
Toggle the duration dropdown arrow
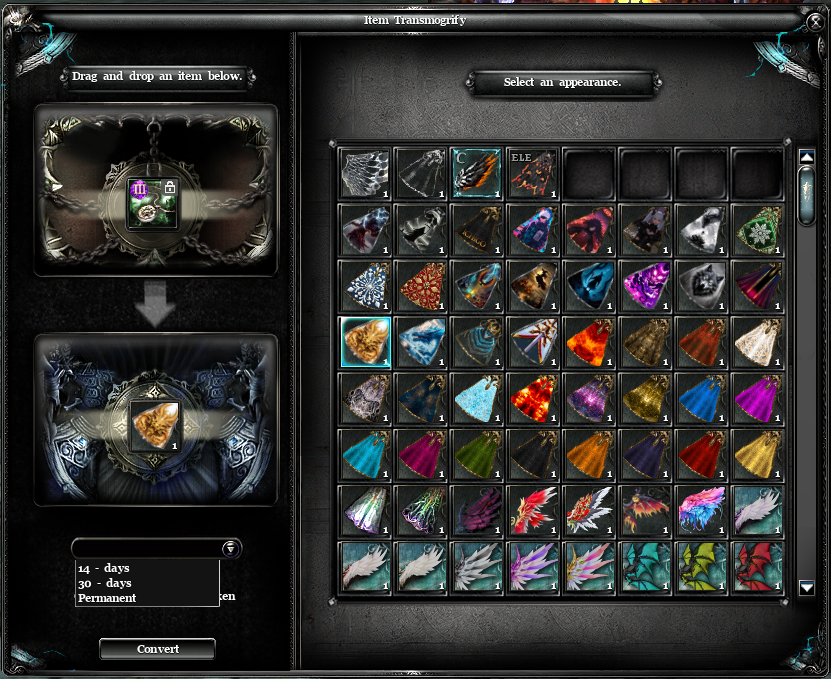point(230,548)
